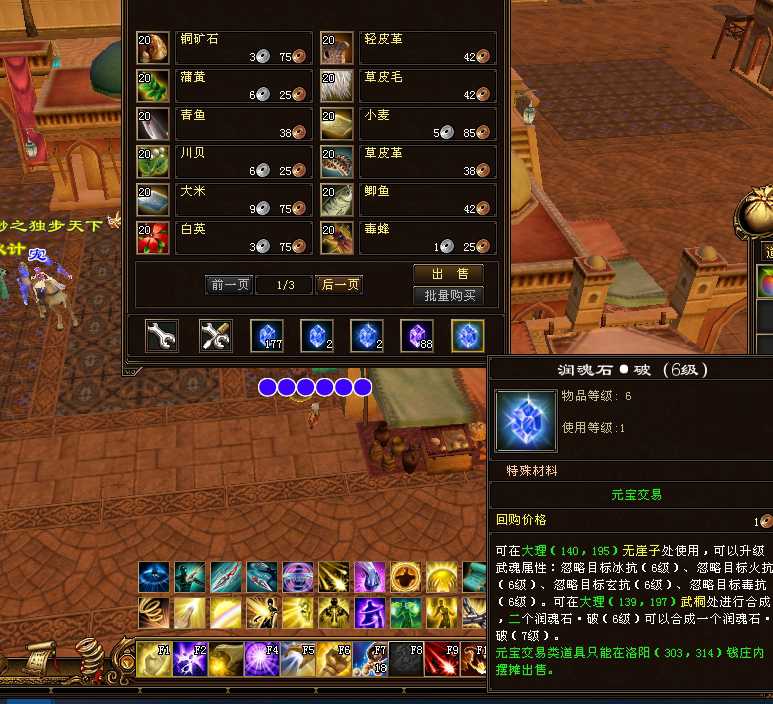
Task: Select the 鲫鱼 fish item
Action: pos(408,199)
